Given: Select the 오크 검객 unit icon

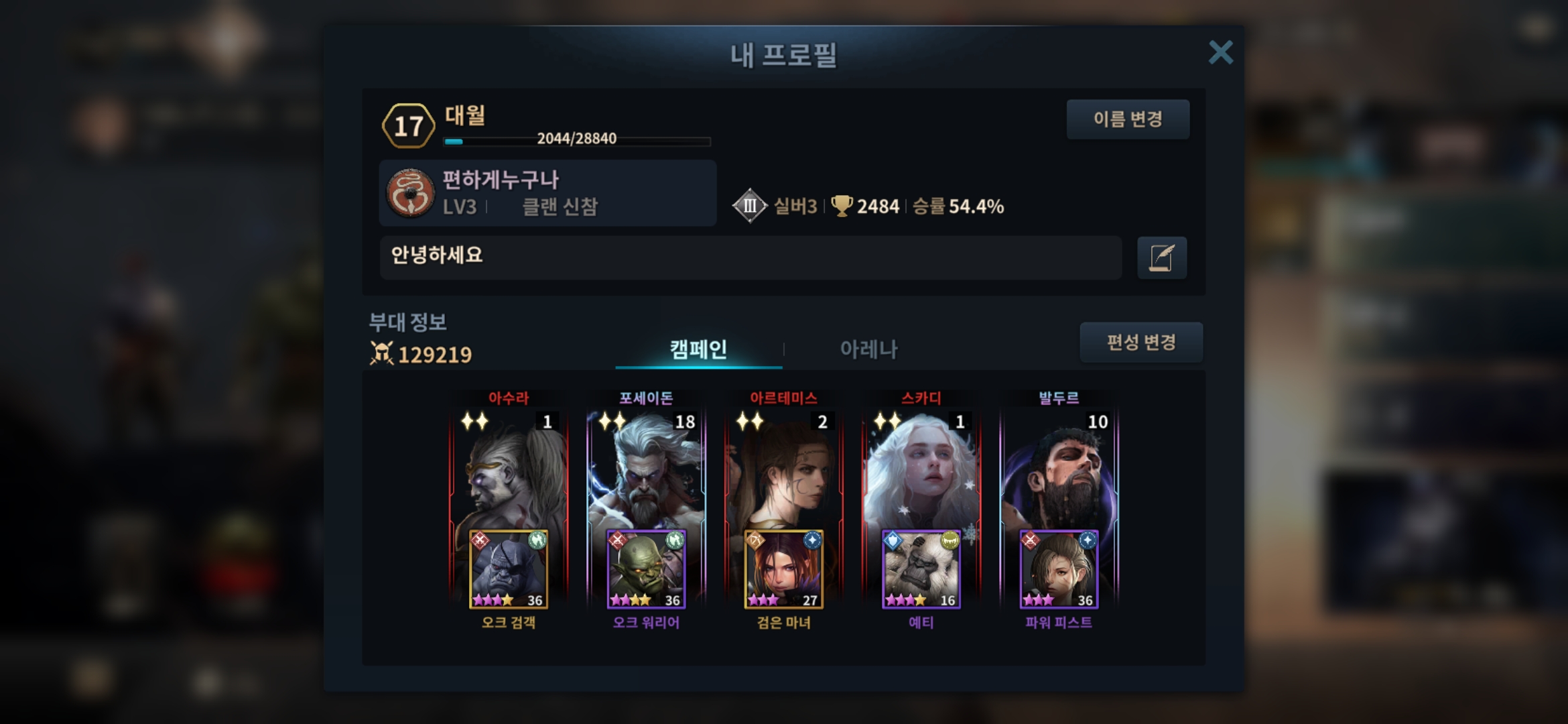Looking at the screenshot, I should coord(509,570).
